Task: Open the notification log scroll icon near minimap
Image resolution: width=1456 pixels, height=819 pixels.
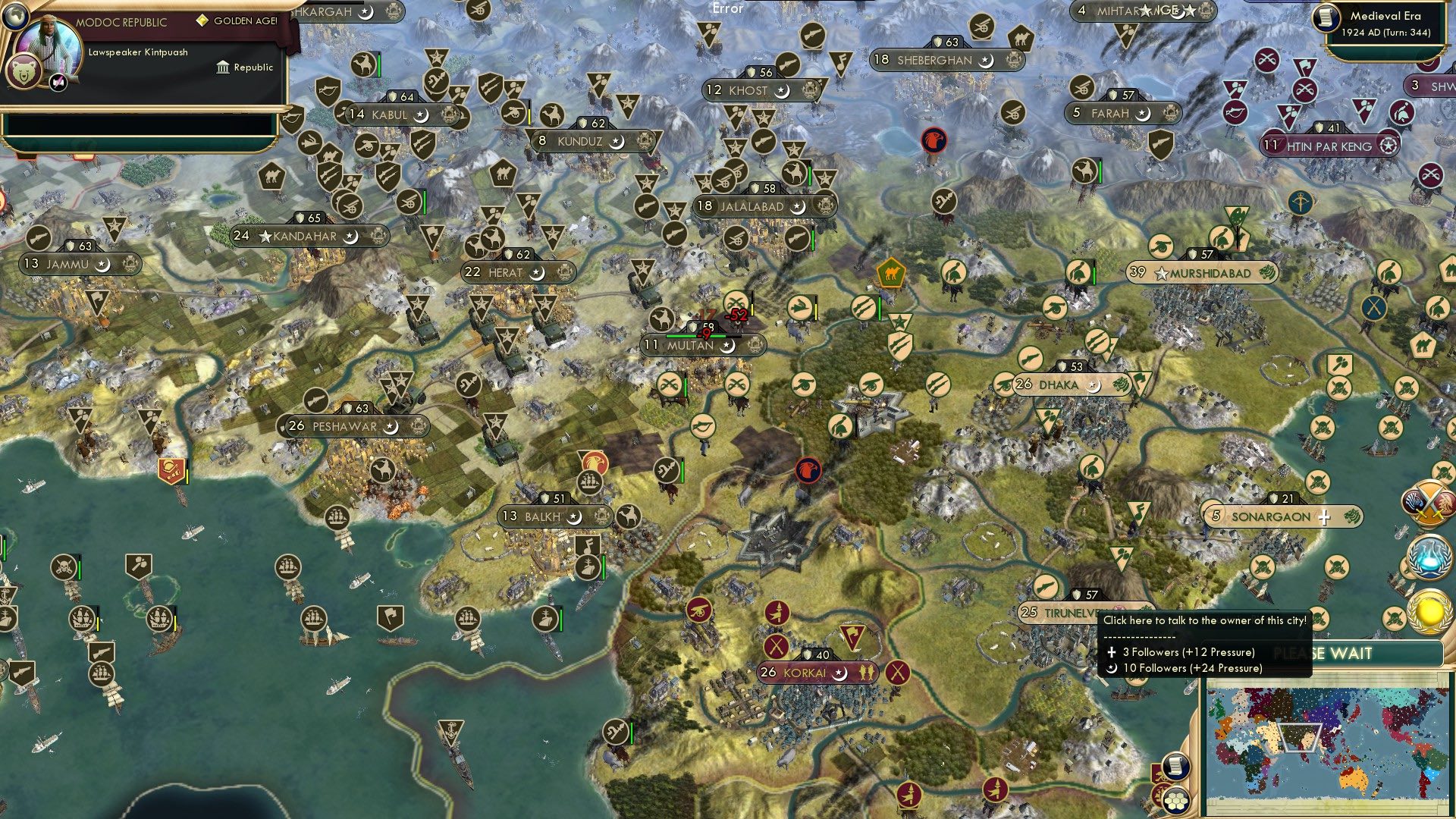Action: [x=1176, y=767]
